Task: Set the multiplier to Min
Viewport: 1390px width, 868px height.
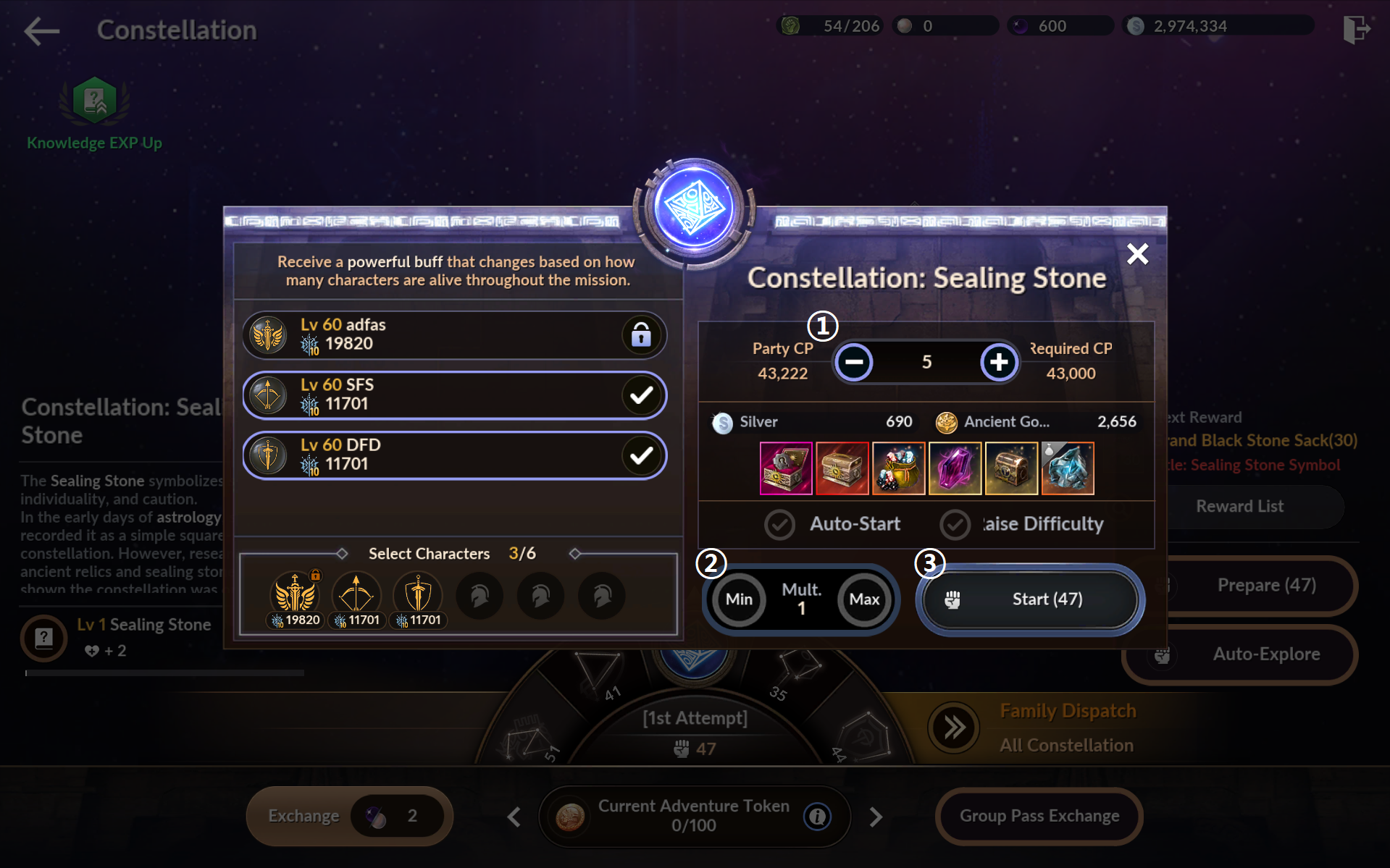Action: 739,599
